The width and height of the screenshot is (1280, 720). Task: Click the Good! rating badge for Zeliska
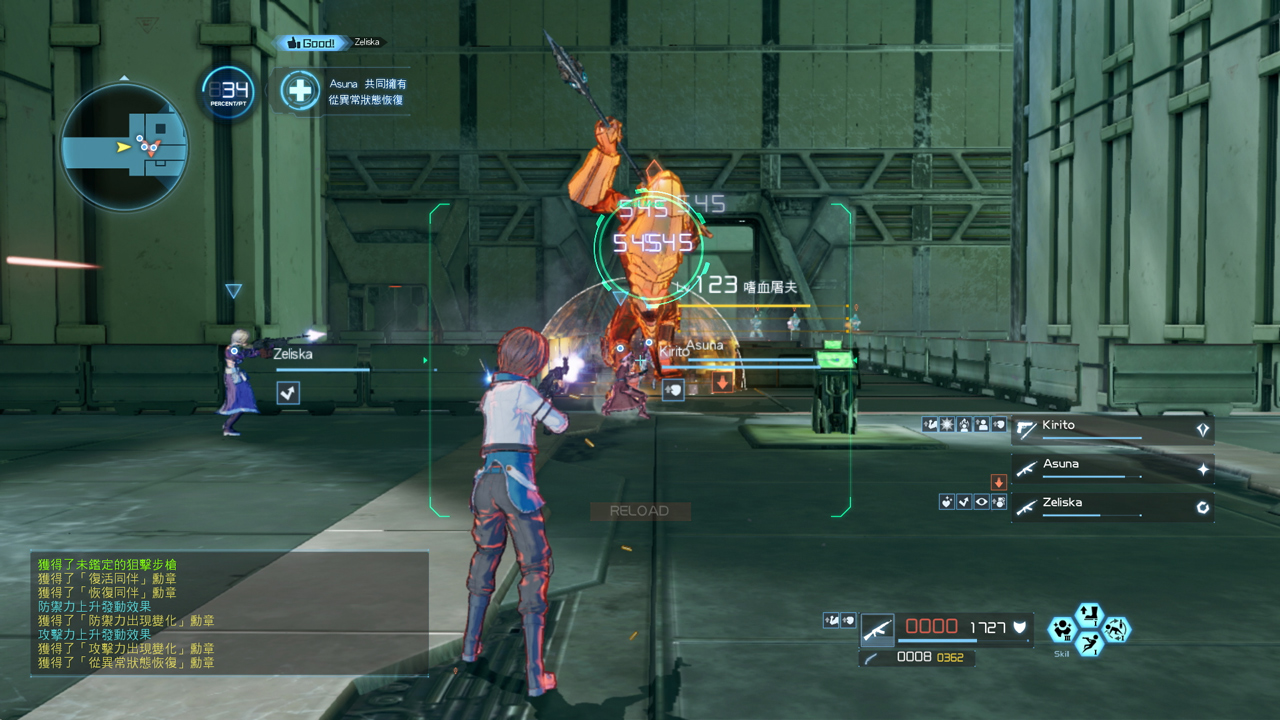point(312,43)
